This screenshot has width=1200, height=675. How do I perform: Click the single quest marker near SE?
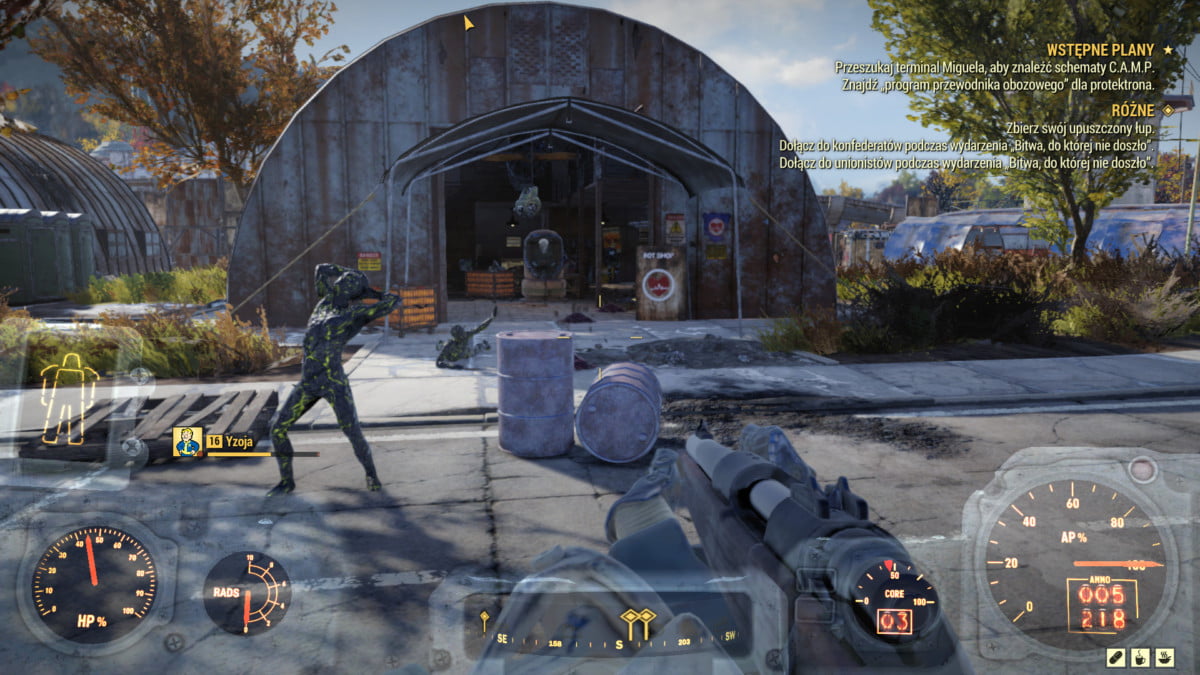click(484, 621)
